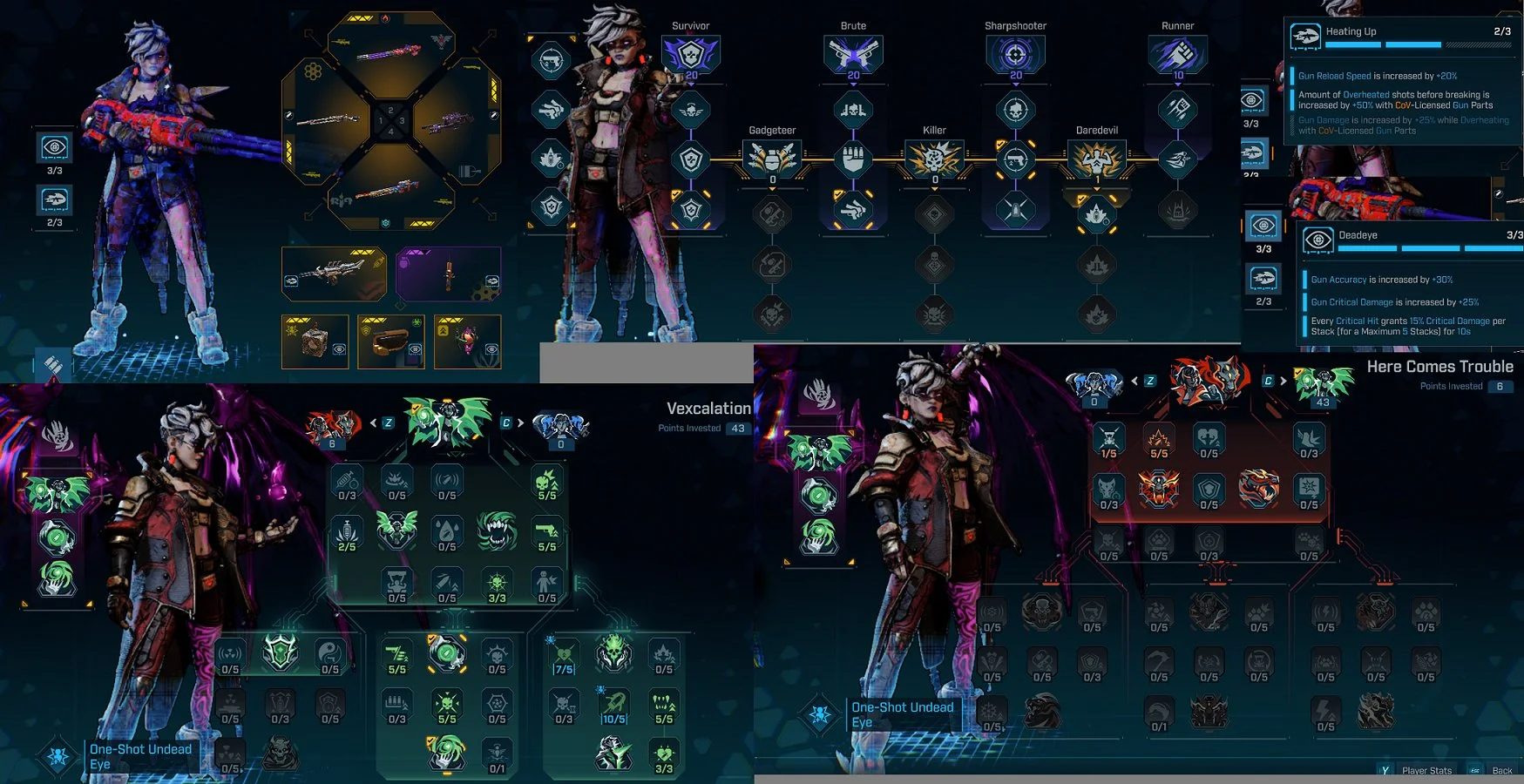Choose the Runner specialization icon
Screen dimensions: 1524x784
[1177, 55]
